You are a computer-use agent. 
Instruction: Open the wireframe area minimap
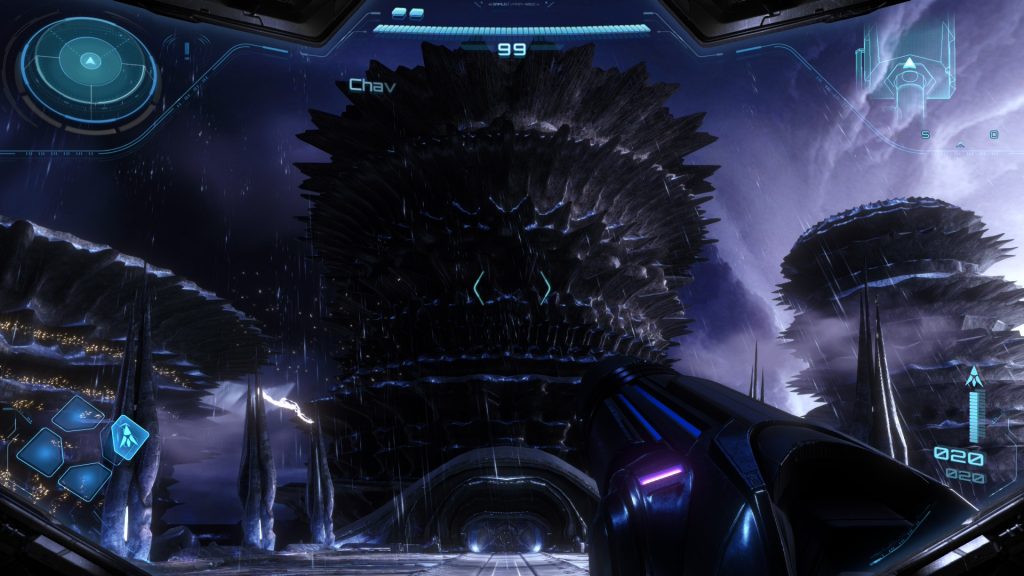(907, 66)
